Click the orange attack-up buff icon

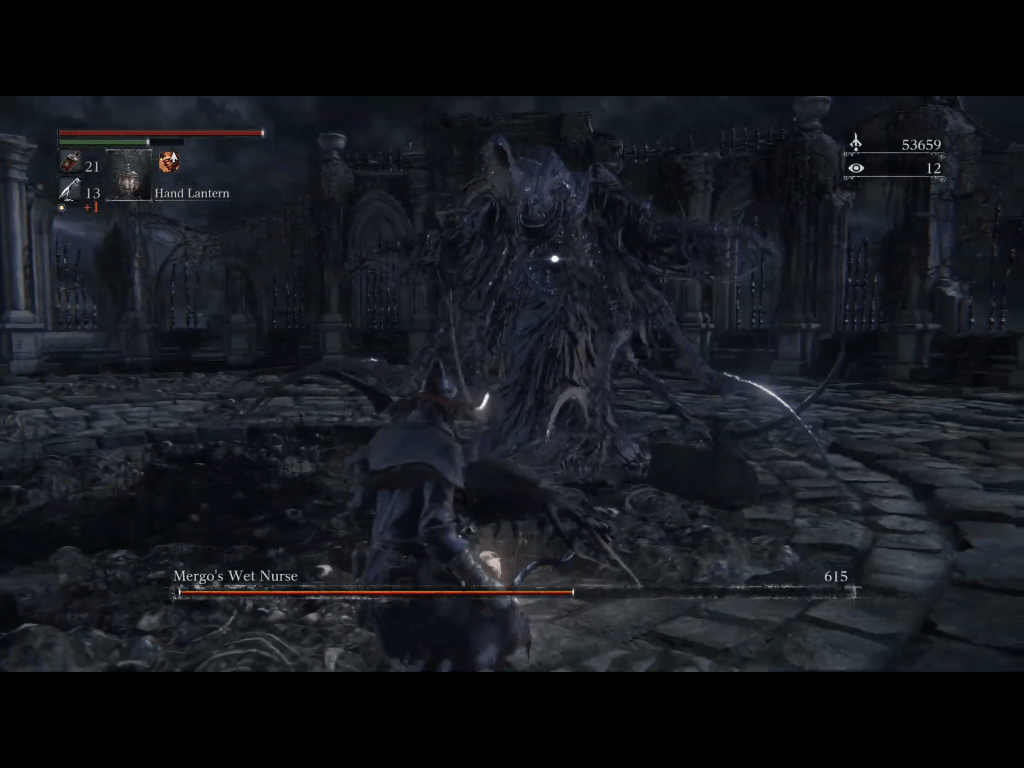click(169, 162)
